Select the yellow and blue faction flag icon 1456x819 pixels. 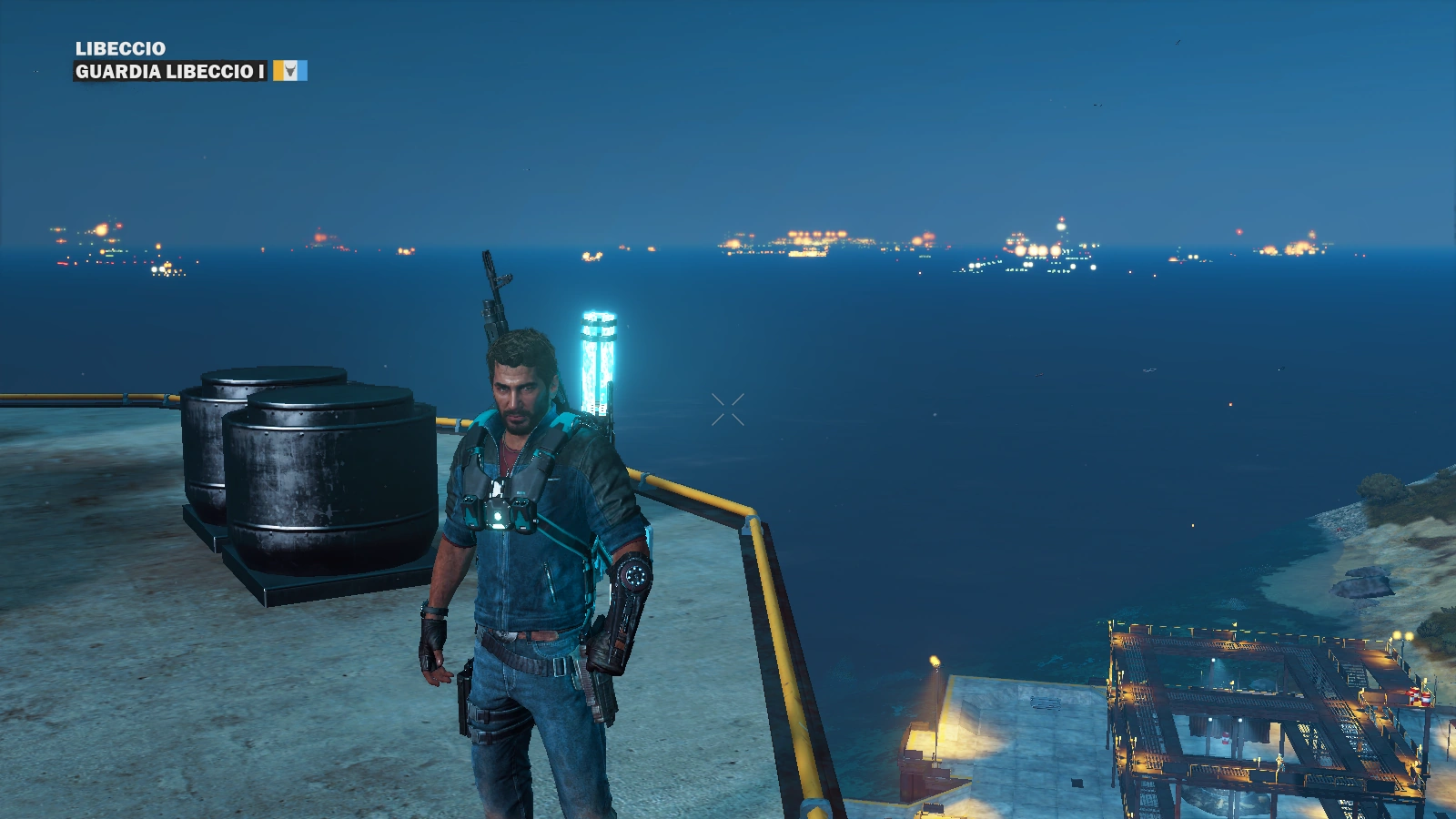tap(290, 71)
